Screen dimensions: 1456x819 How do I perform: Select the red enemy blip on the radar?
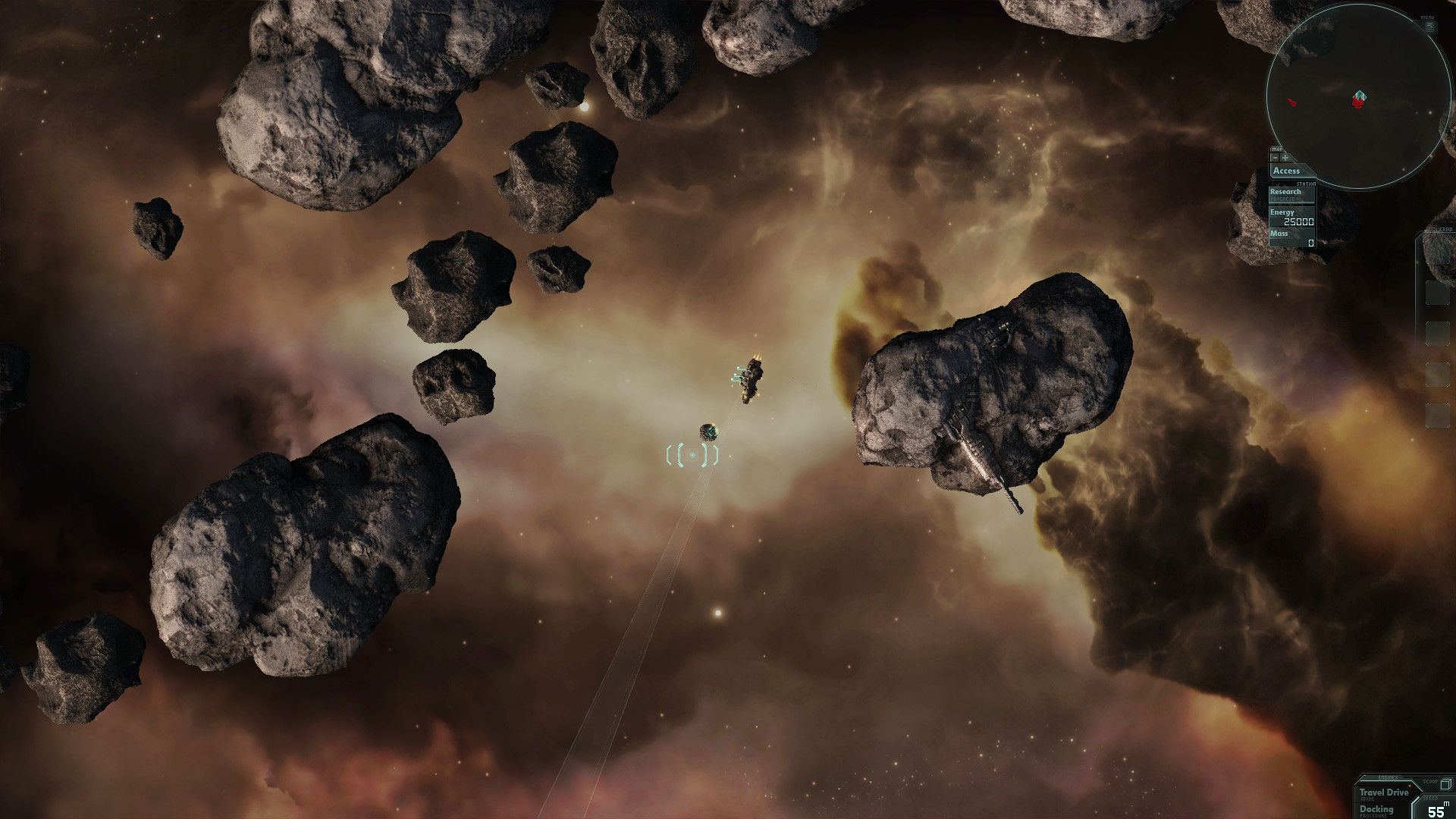coord(1292,102)
